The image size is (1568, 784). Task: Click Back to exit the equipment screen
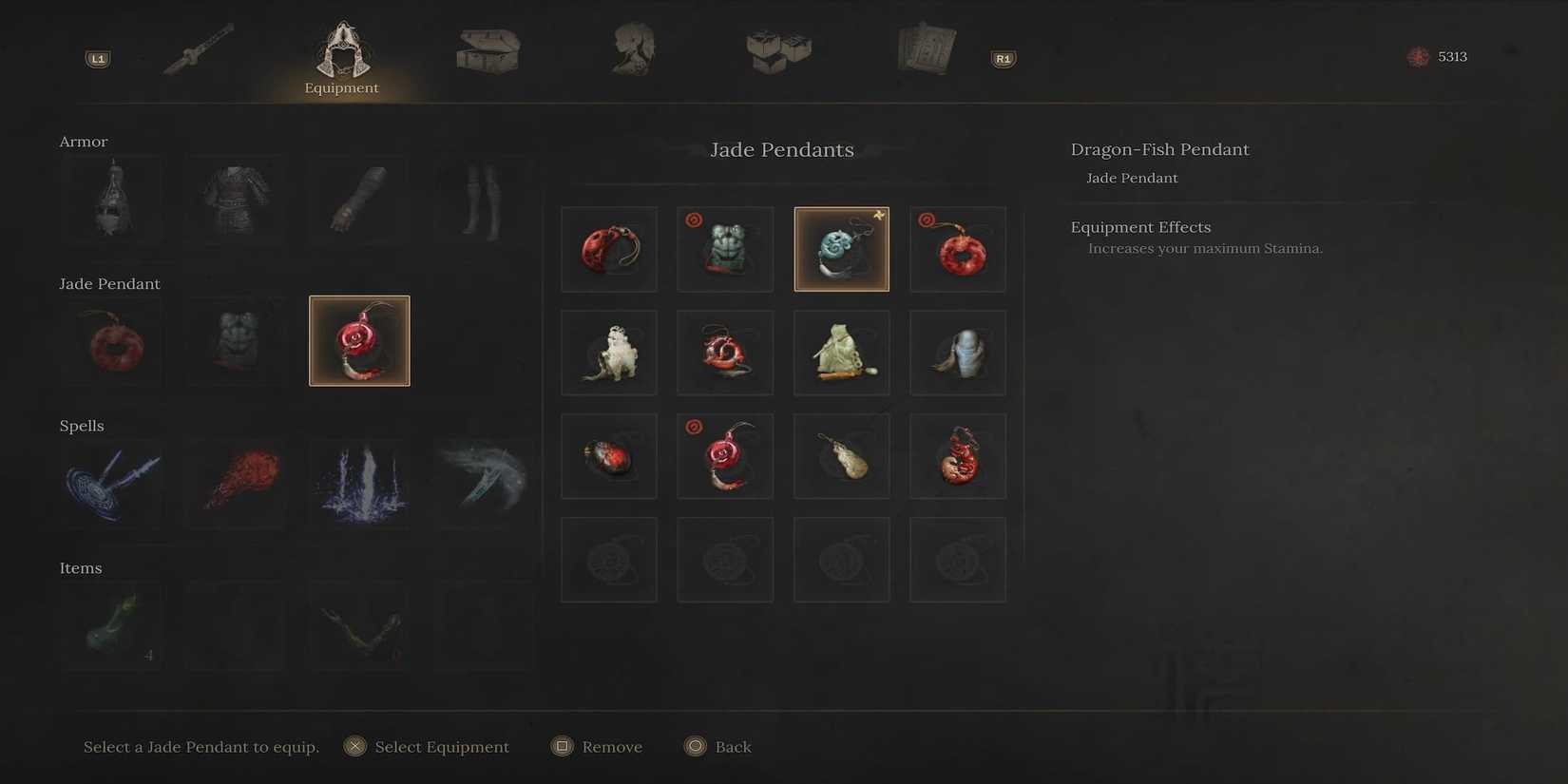[x=717, y=746]
